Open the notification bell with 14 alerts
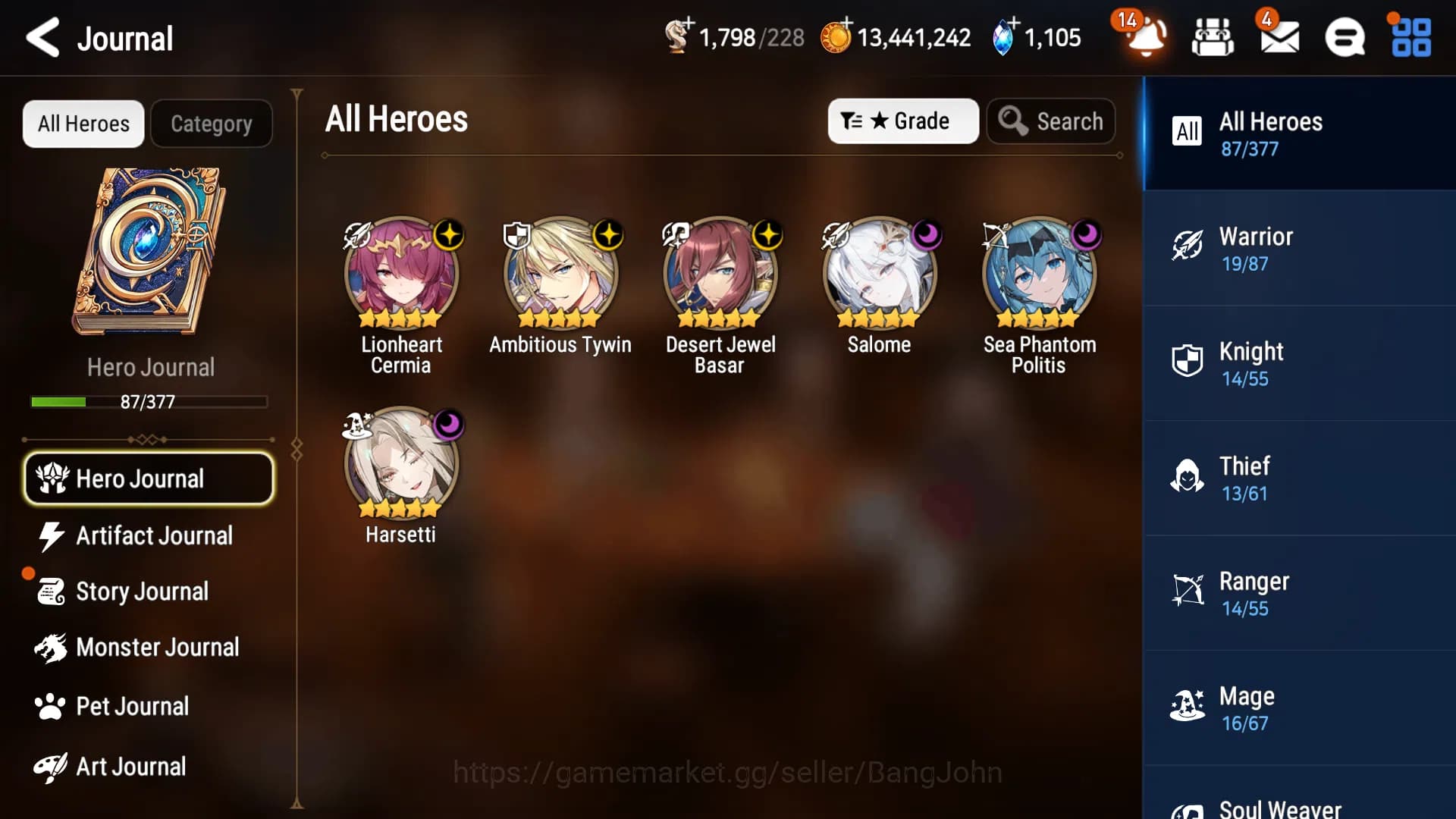This screenshot has width=1456, height=819. pyautogui.click(x=1144, y=36)
